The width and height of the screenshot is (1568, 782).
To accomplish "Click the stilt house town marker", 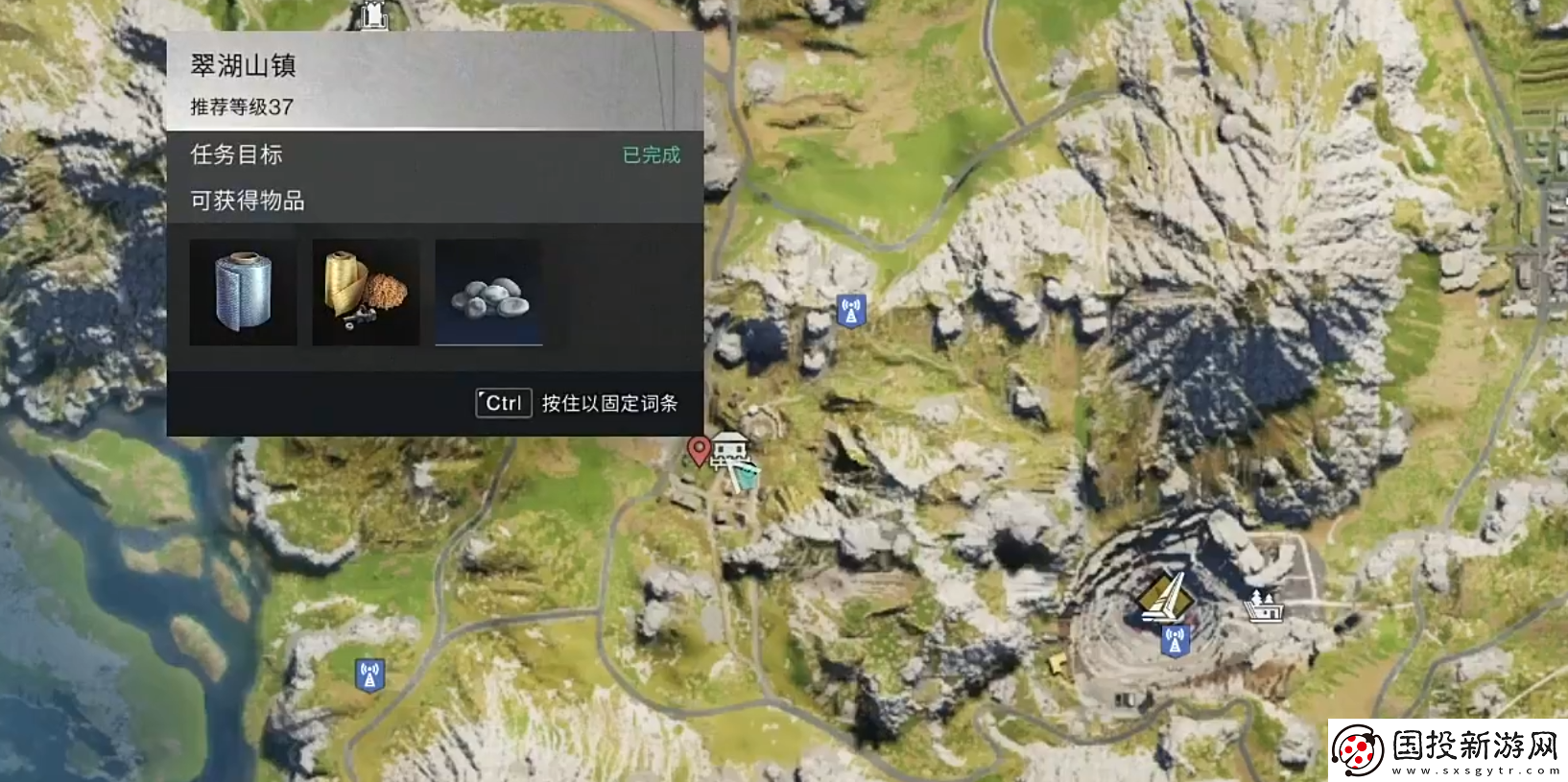I will coord(729,448).
